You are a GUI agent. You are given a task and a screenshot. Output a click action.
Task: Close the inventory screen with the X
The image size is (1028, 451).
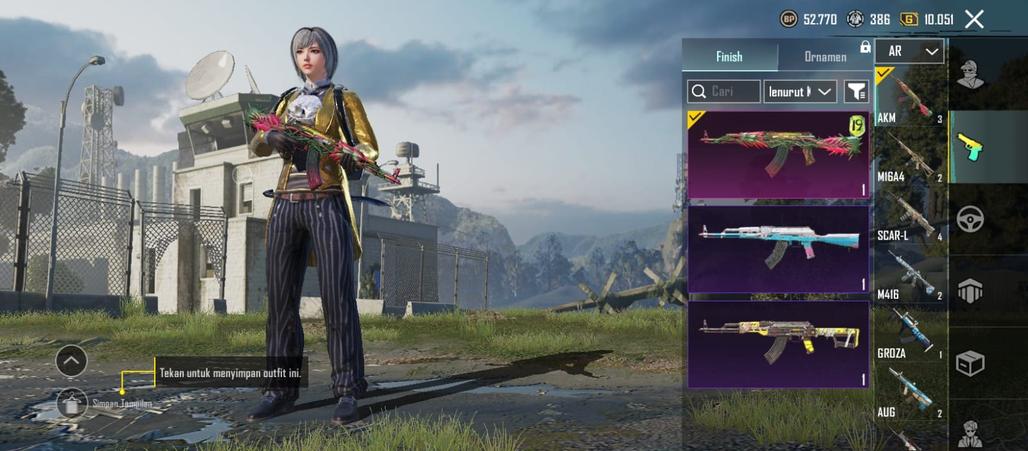tap(974, 19)
